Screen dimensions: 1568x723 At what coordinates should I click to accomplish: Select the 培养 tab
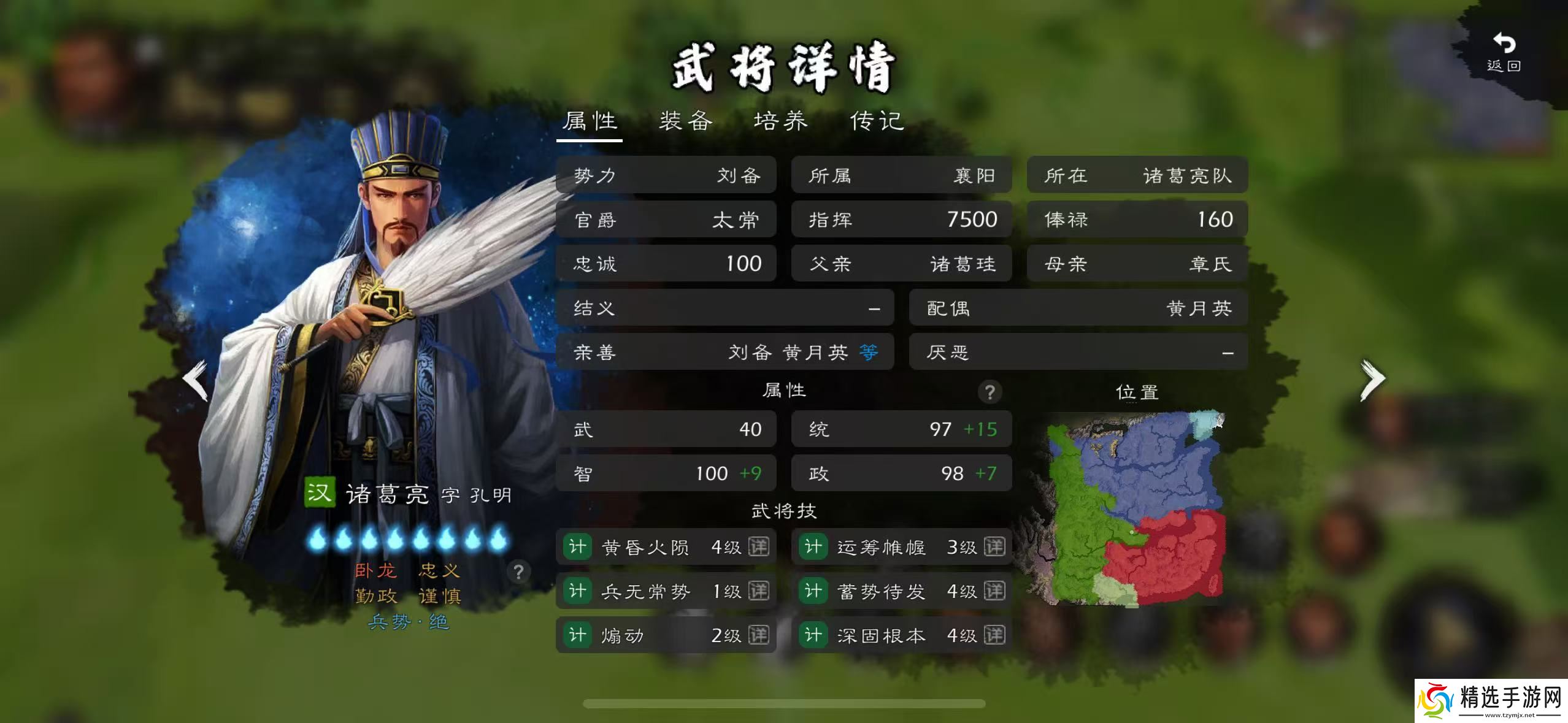click(780, 121)
